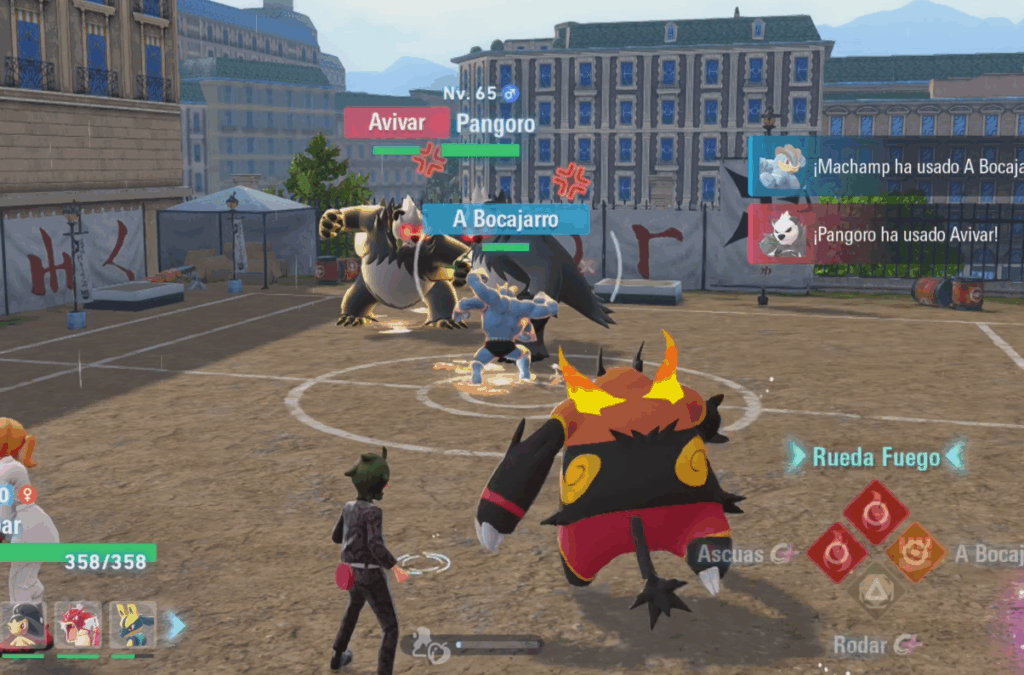Choose the greyed-out Rodar move diamond
1024x675 pixels.
[x=876, y=589]
